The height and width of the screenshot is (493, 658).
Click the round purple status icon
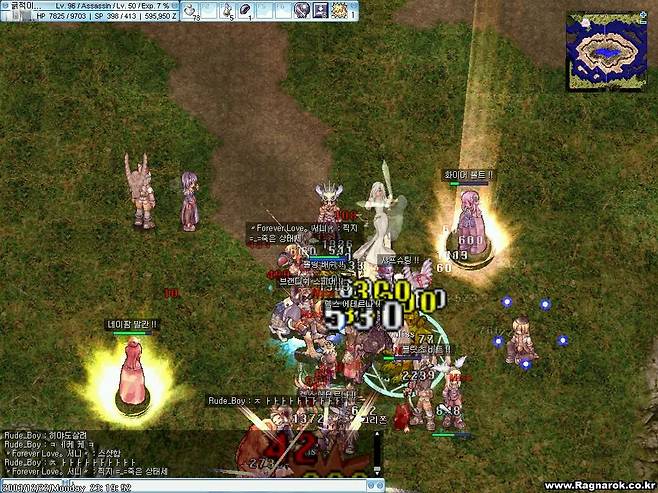(x=302, y=10)
